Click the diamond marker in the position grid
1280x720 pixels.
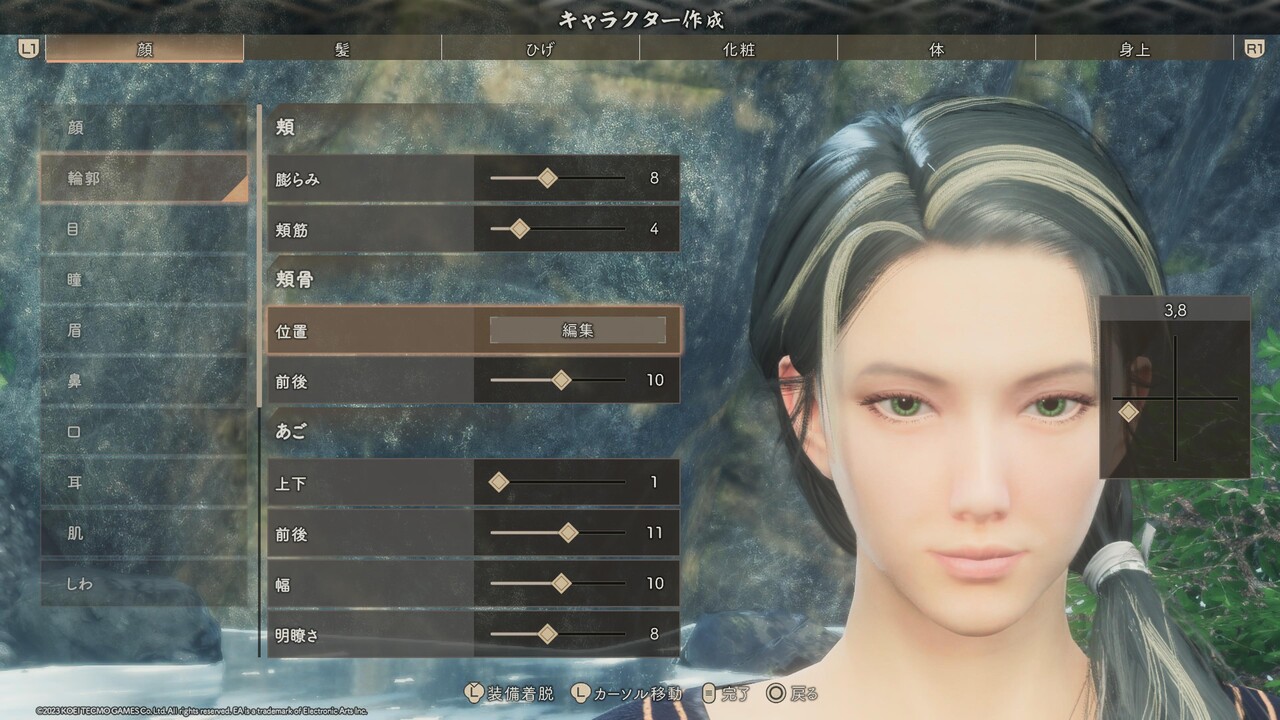1128,412
